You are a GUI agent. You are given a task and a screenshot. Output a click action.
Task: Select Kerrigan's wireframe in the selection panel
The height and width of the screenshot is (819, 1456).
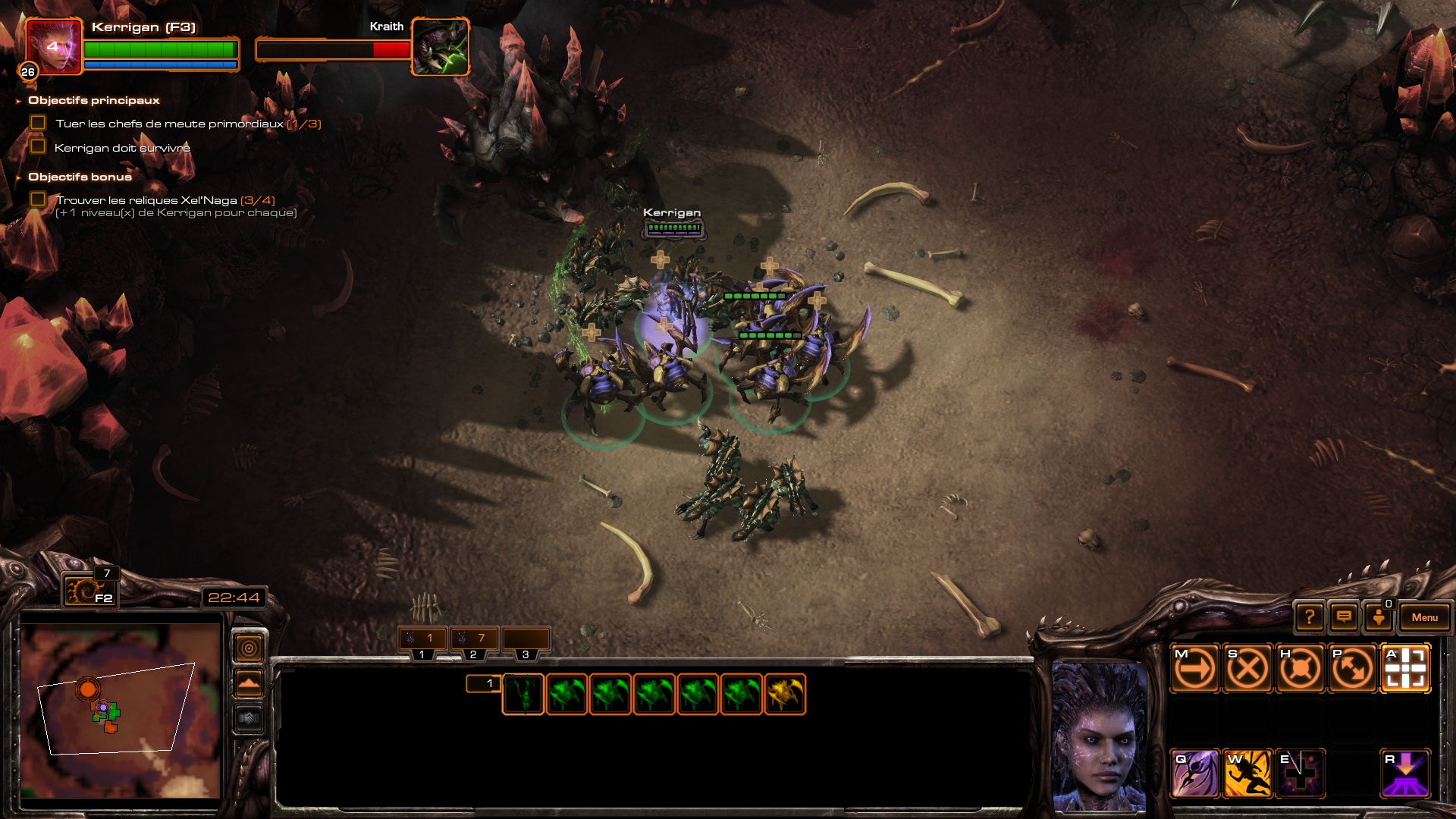click(x=523, y=694)
